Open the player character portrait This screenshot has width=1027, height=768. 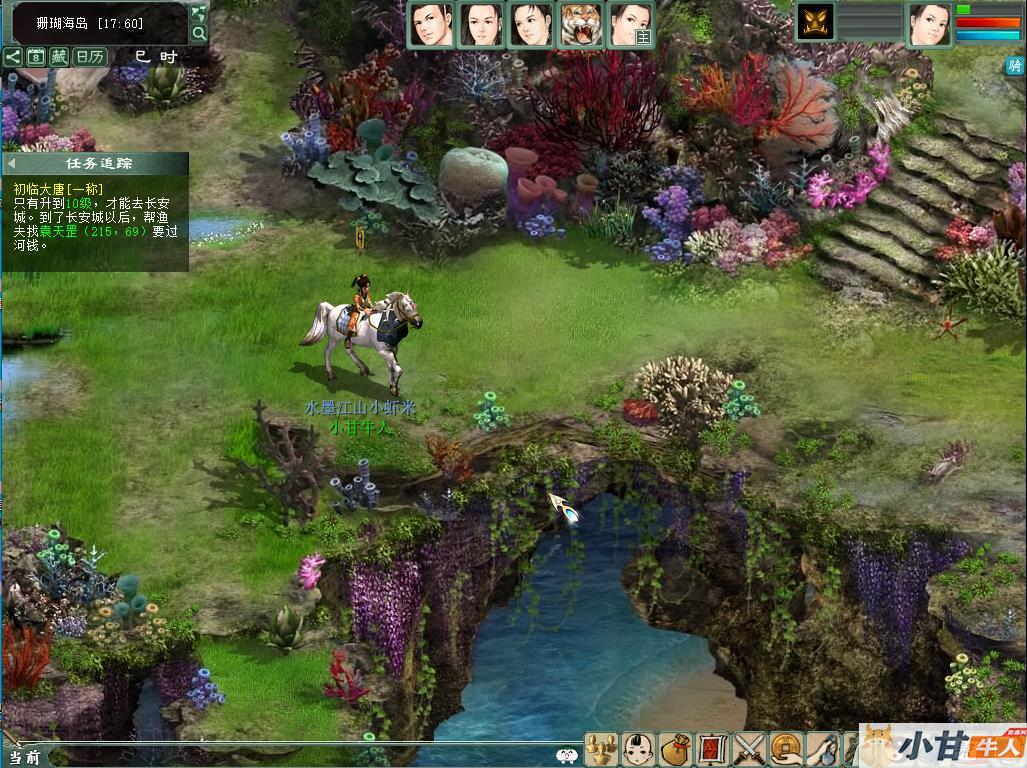click(x=929, y=24)
